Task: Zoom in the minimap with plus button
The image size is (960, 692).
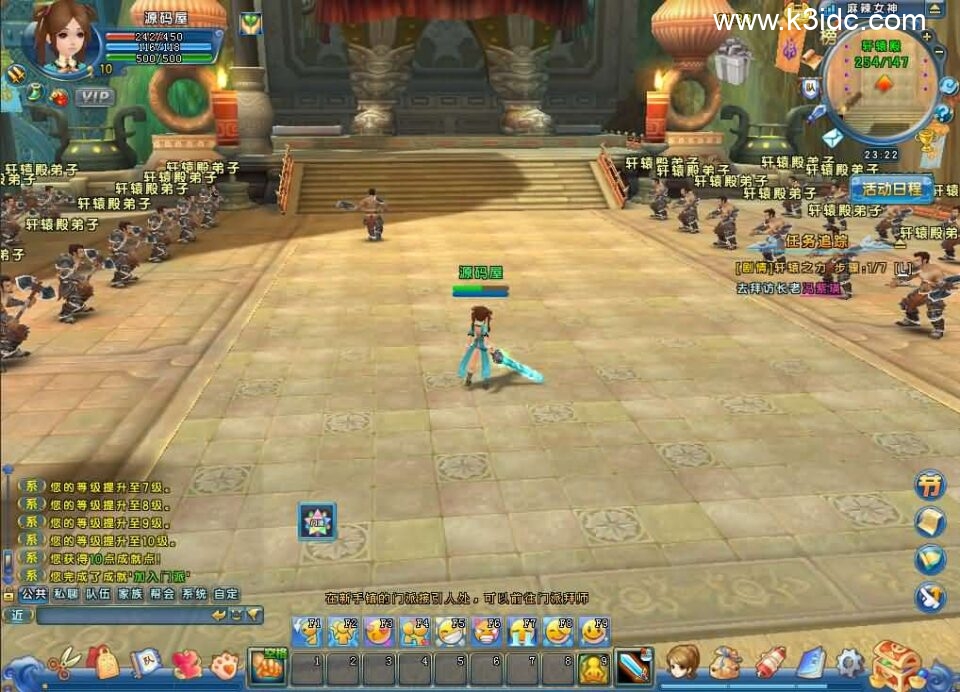Action: click(x=927, y=36)
